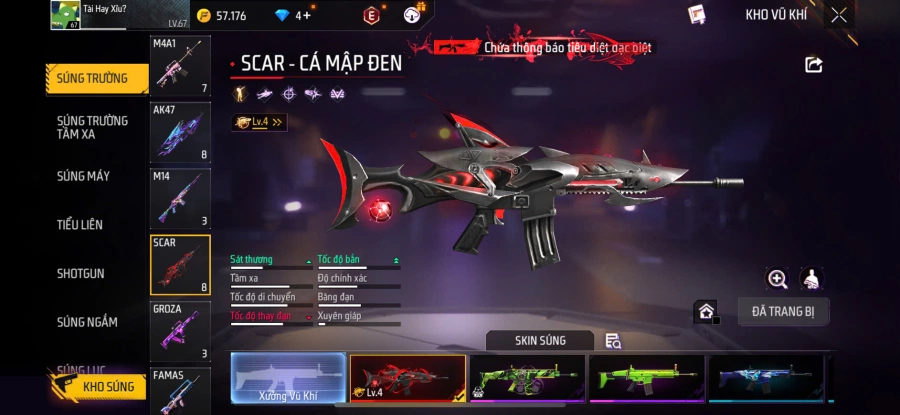Select the M4A1 weapon tile
This screenshot has width=900, height=415.
(180, 67)
